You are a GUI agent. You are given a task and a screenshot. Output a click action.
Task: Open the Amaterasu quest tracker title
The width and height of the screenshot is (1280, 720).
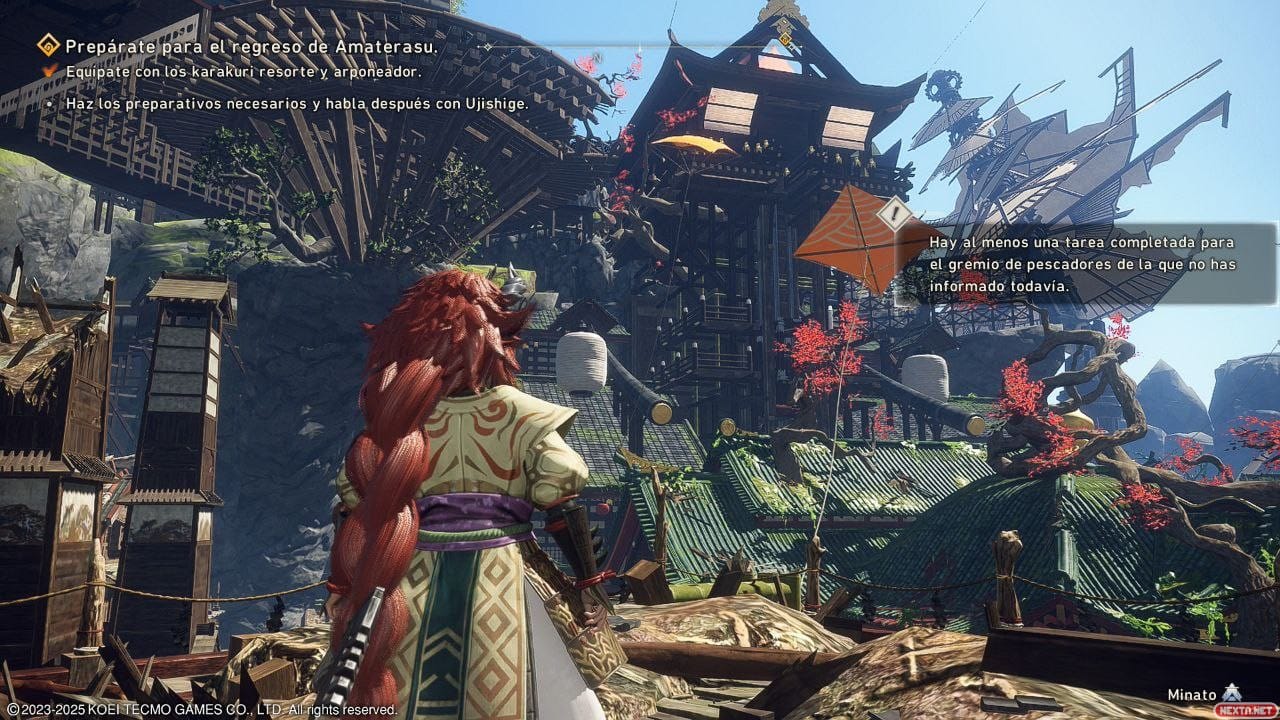click(x=250, y=46)
